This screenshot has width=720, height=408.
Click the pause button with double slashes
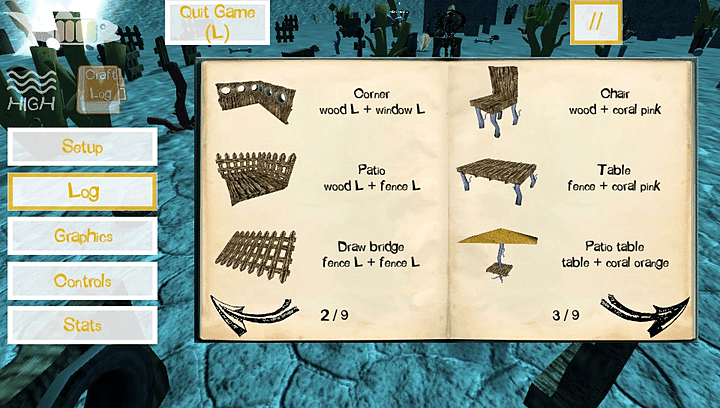[596, 23]
